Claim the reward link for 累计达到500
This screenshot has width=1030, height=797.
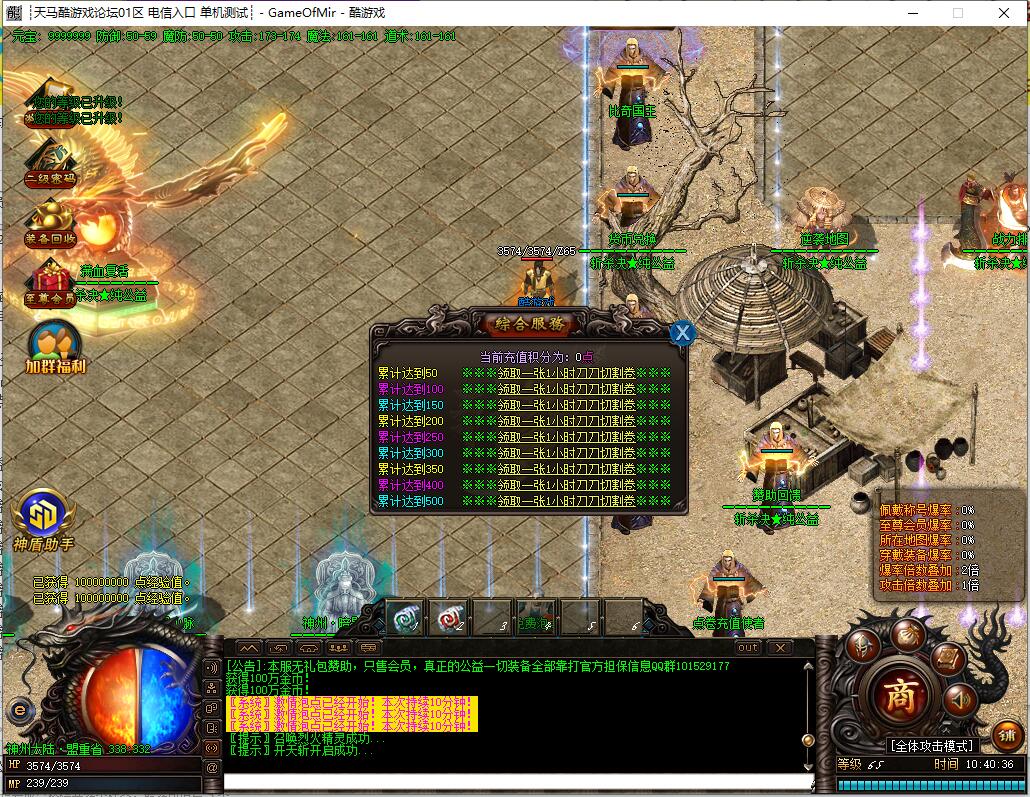pyautogui.click(x=566, y=501)
